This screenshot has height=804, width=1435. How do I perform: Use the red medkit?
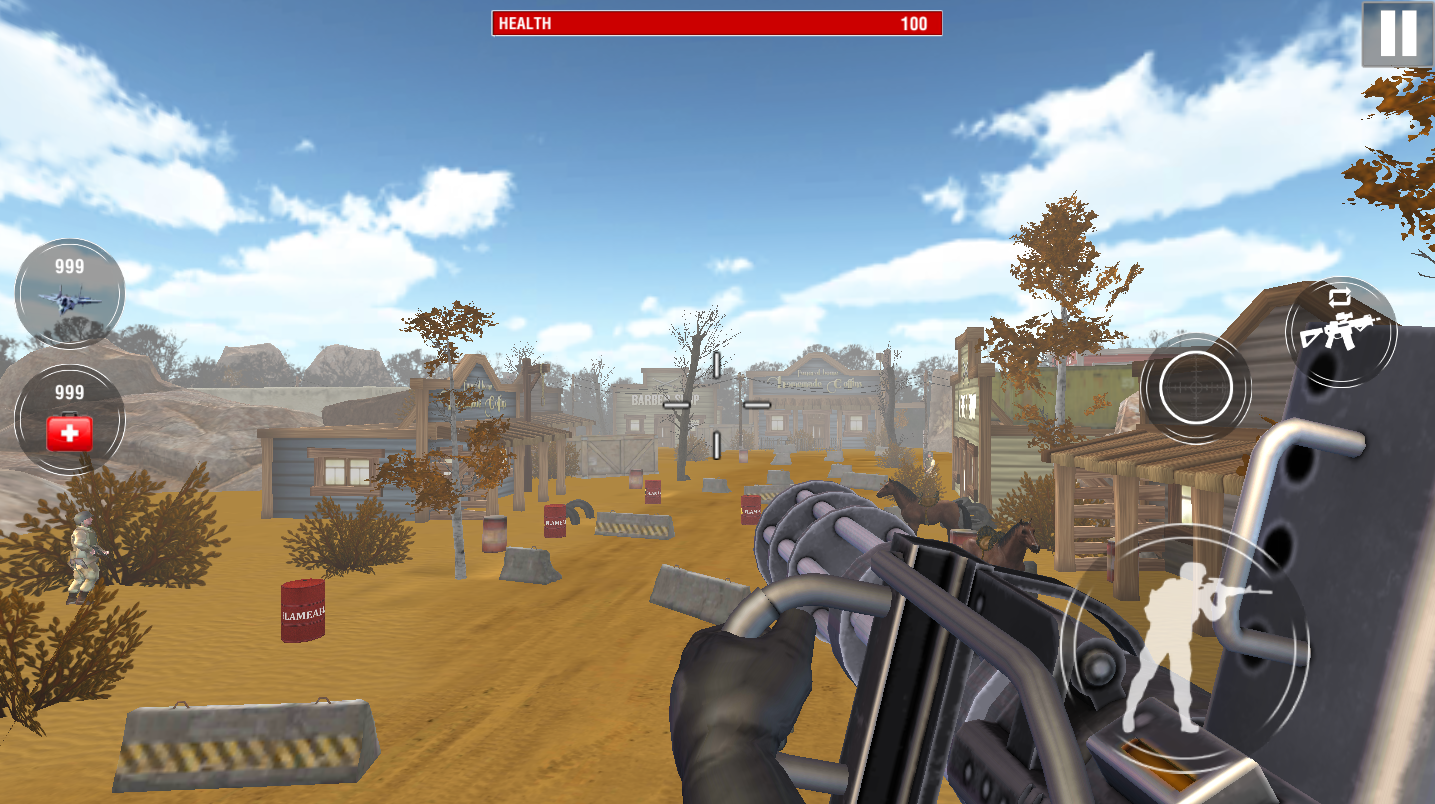(69, 420)
